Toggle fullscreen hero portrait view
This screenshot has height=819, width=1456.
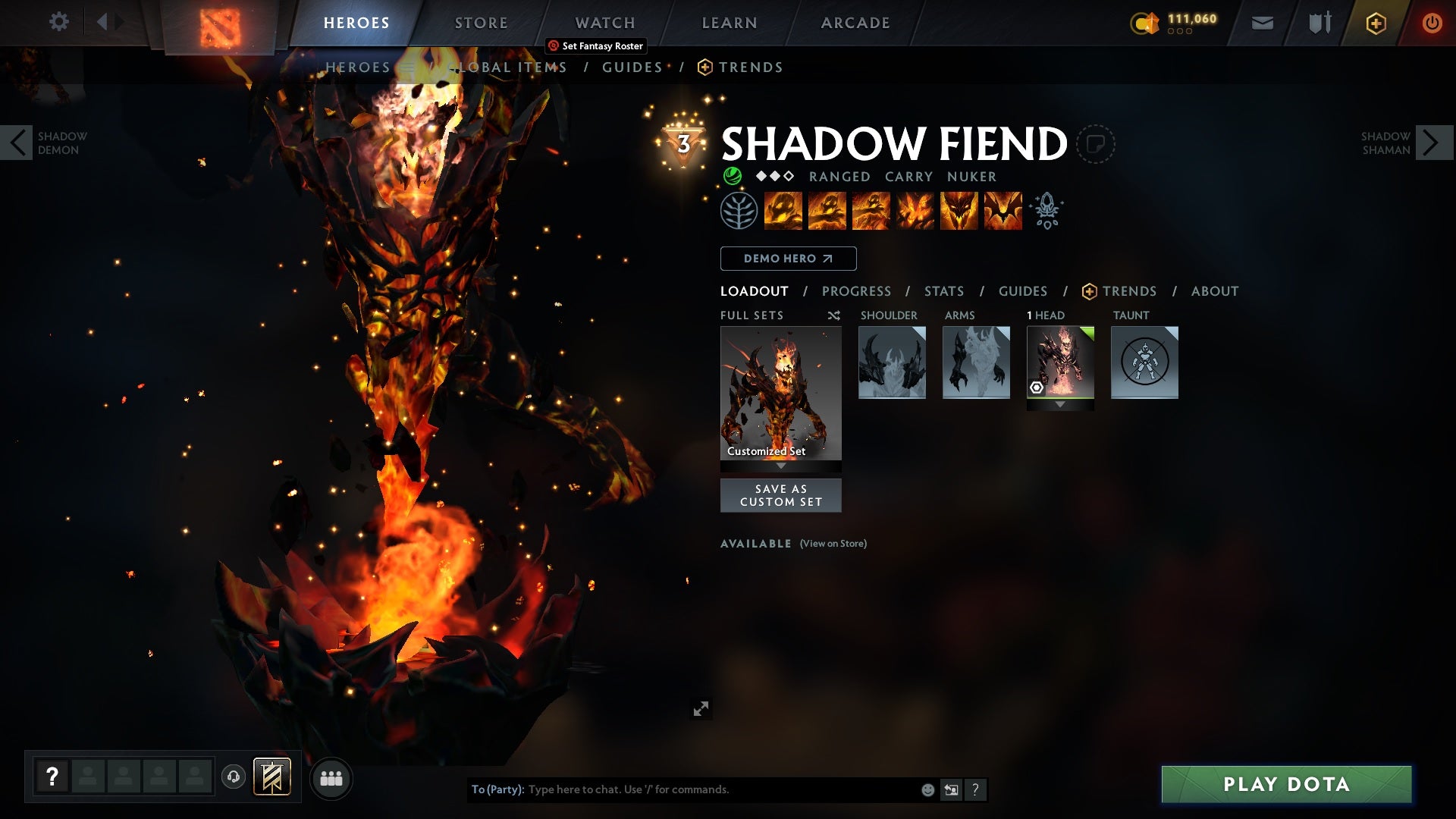701,709
